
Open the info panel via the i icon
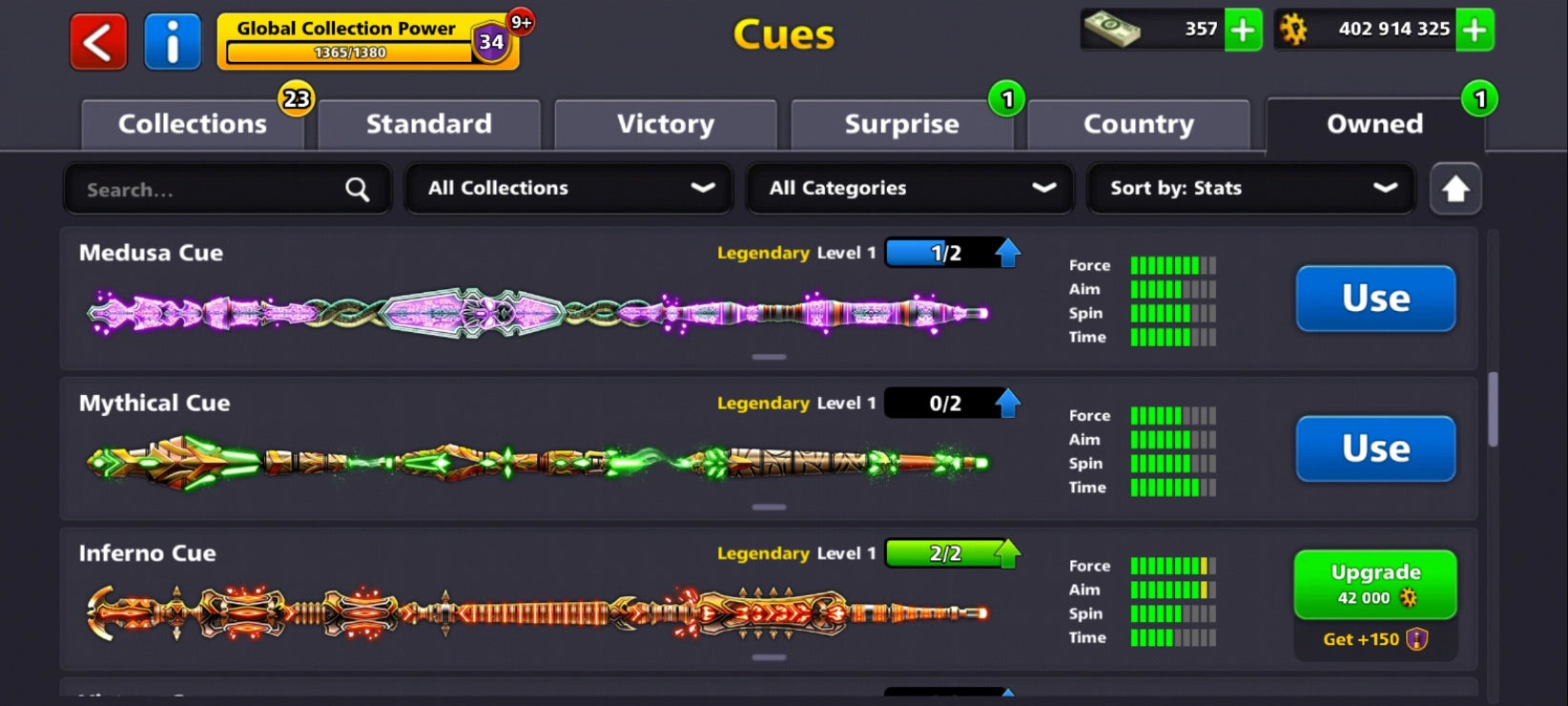click(x=173, y=42)
